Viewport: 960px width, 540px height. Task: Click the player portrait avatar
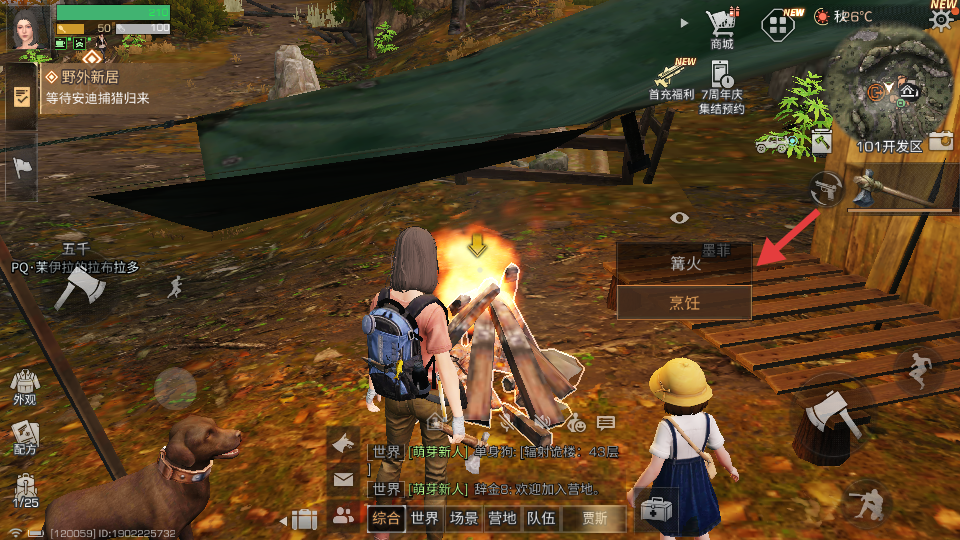pos(28,28)
